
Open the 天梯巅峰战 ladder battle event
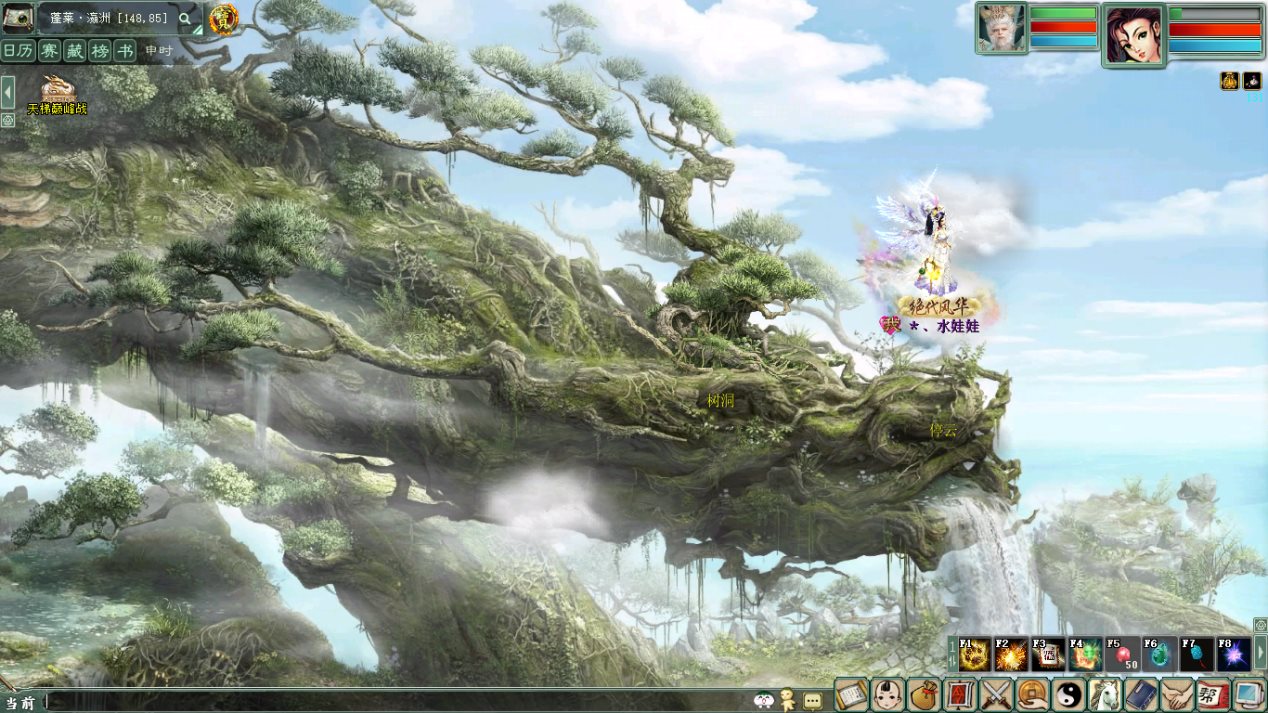point(57,95)
